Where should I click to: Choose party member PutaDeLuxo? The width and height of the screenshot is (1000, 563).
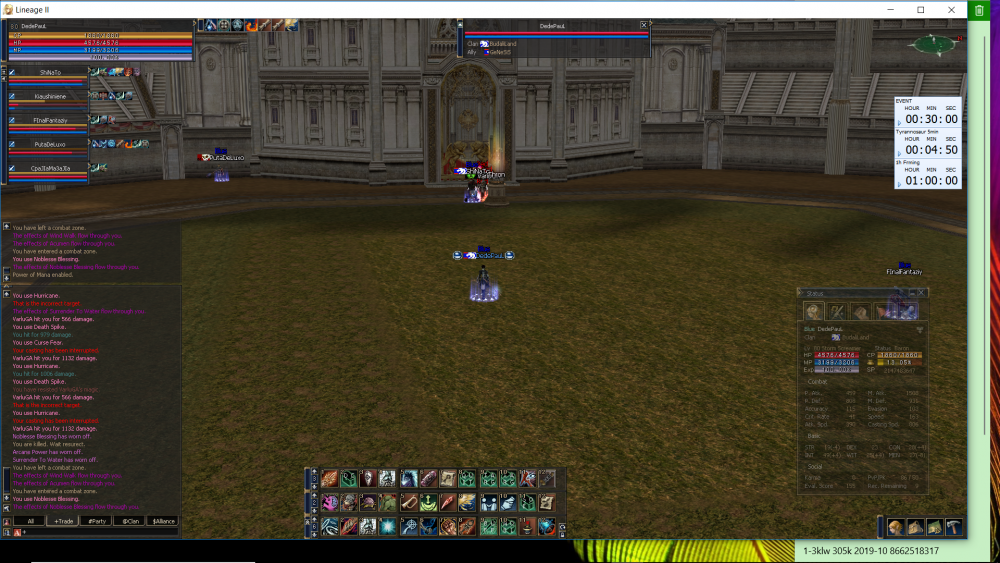click(x=50, y=144)
